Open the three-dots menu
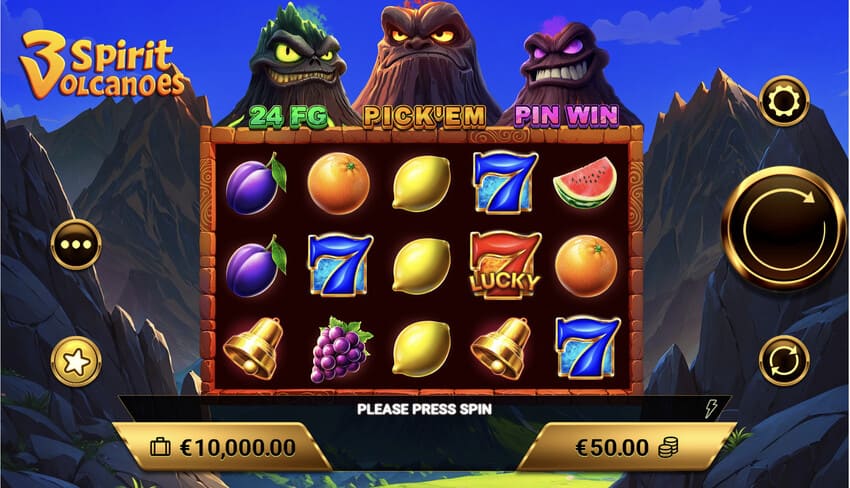Screen dimensions: 850x488 pyautogui.click(x=76, y=244)
